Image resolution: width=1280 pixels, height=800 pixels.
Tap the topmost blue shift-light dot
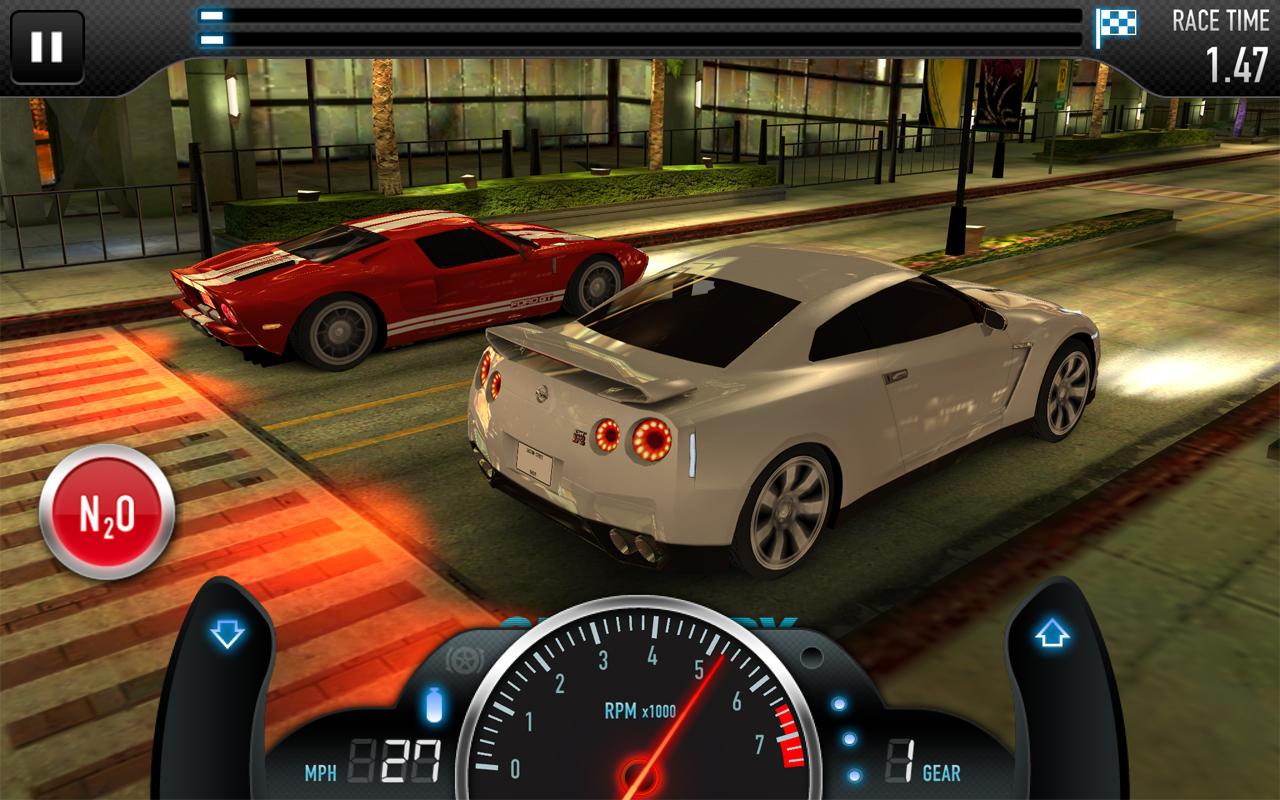coord(839,703)
